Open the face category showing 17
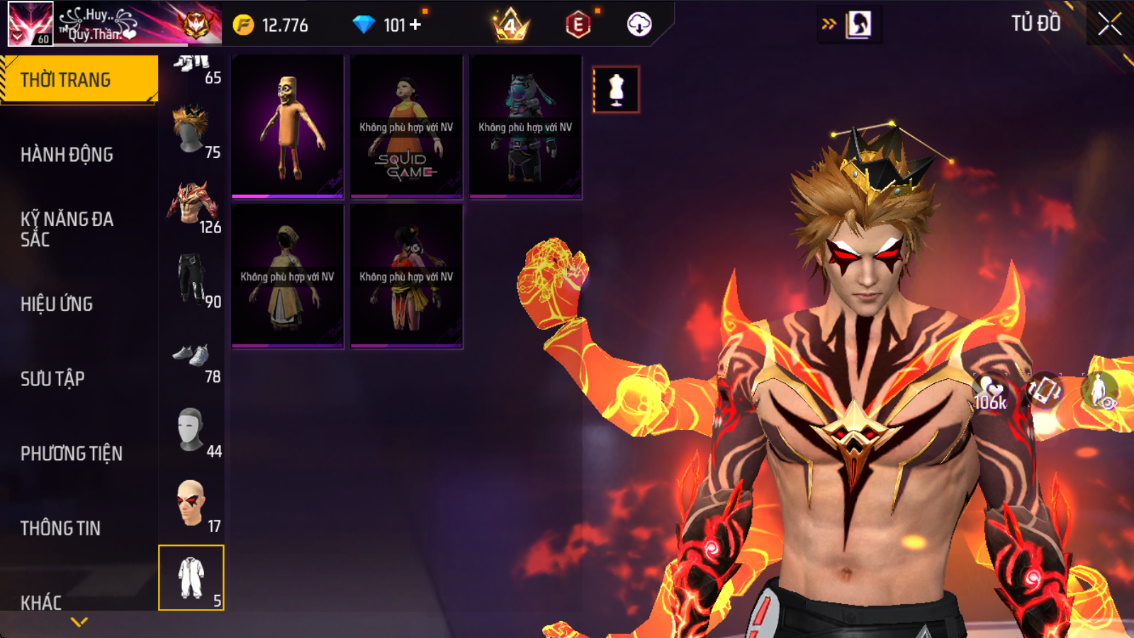Viewport: 1134px width, 638px height. tap(192, 503)
